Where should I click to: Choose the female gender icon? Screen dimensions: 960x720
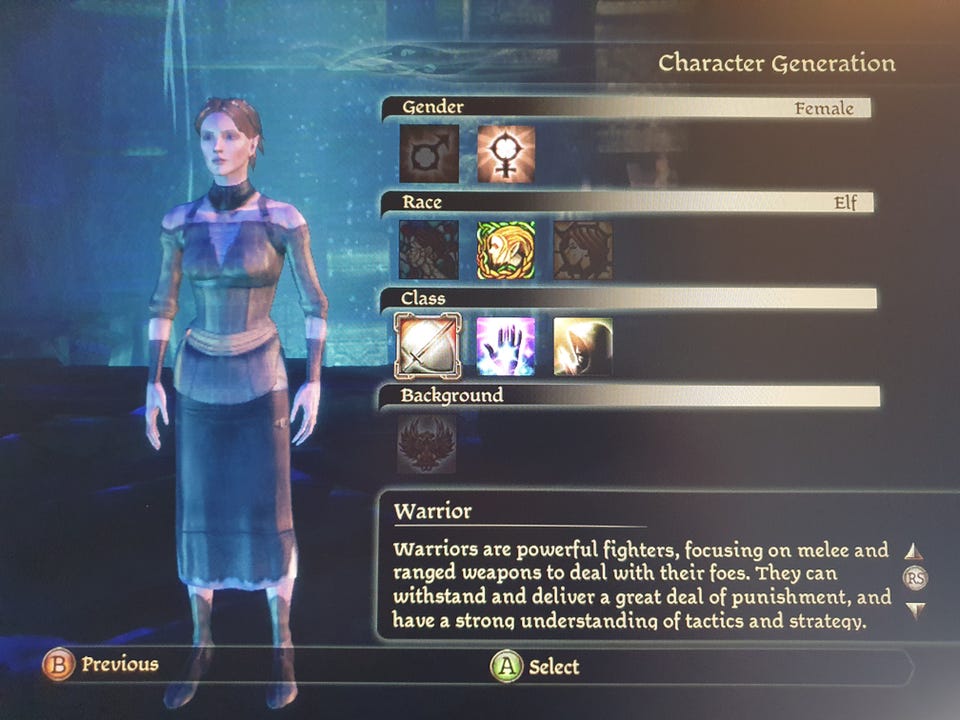tap(506, 153)
